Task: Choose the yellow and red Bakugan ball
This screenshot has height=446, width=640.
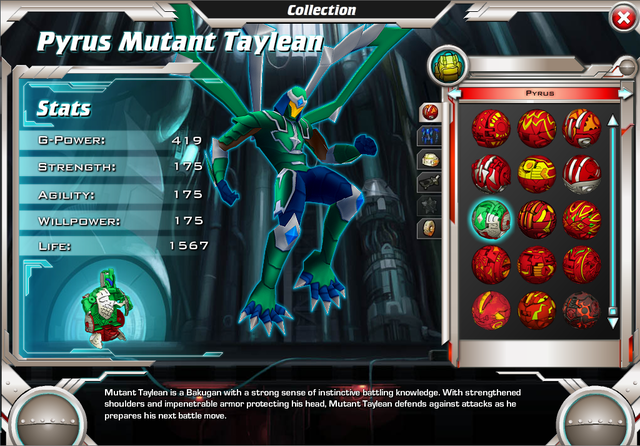Action: point(536,174)
